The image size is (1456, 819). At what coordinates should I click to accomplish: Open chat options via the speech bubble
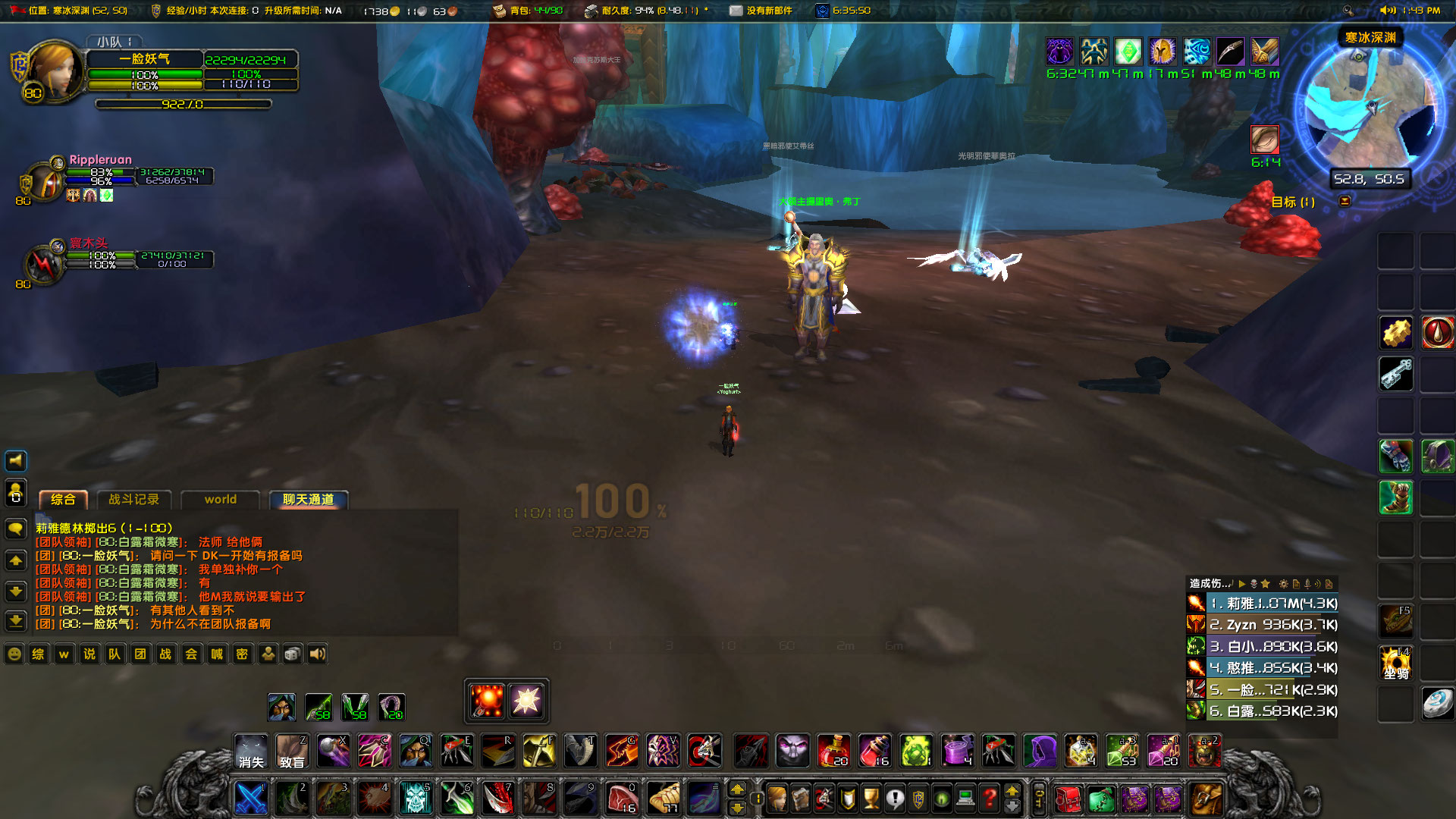[14, 529]
